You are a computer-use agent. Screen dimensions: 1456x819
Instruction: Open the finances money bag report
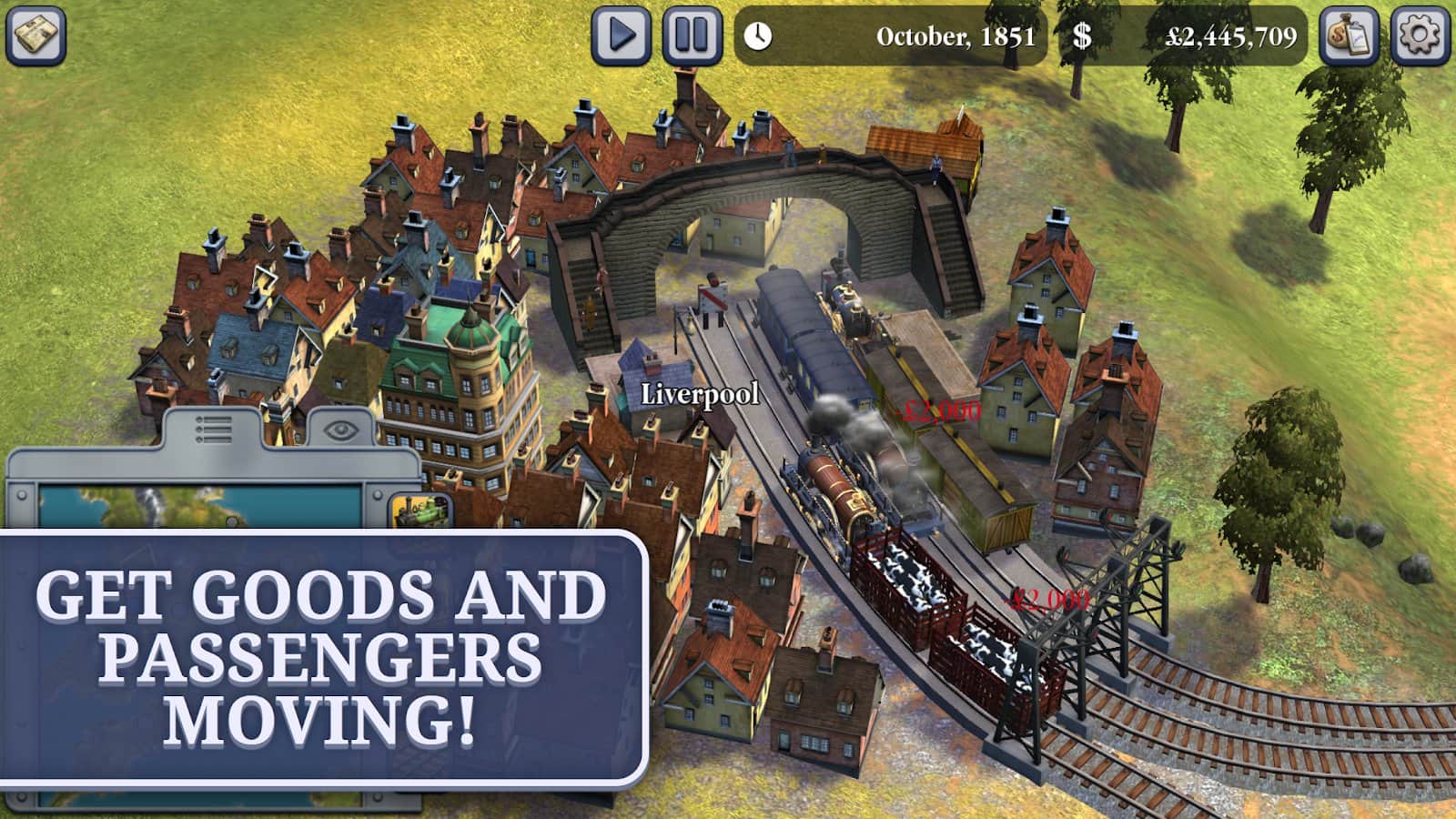point(1349,36)
